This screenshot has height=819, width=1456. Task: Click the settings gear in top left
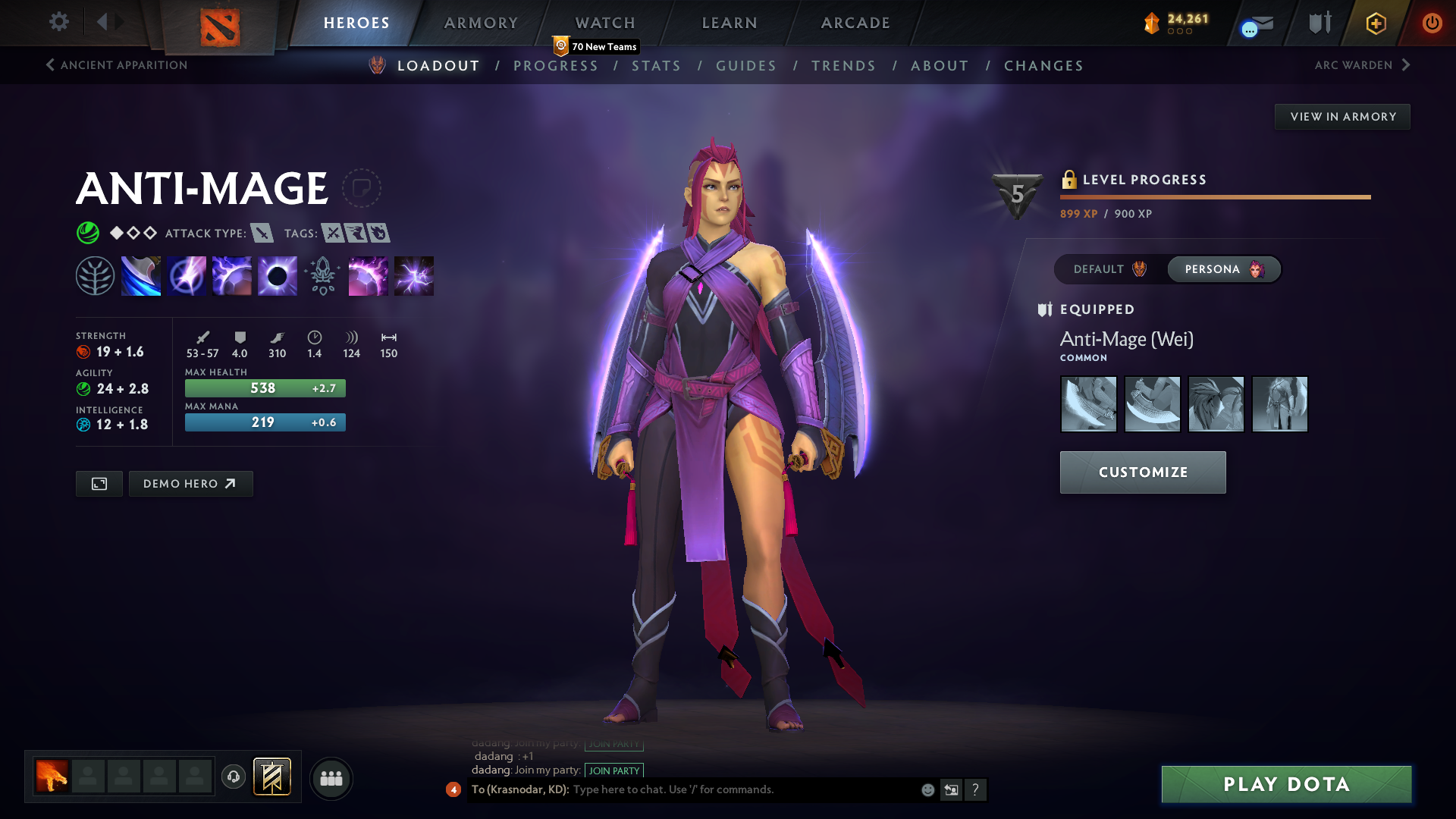[x=59, y=22]
